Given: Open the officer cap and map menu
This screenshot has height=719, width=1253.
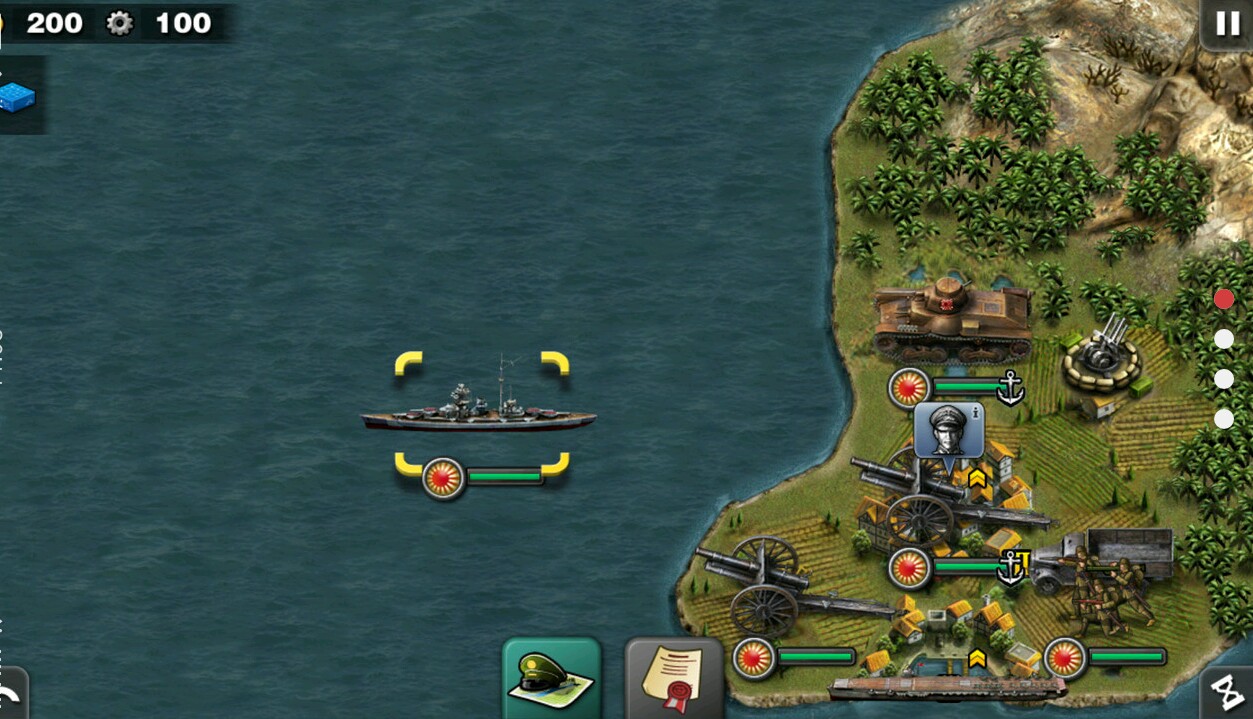Looking at the screenshot, I should [551, 679].
